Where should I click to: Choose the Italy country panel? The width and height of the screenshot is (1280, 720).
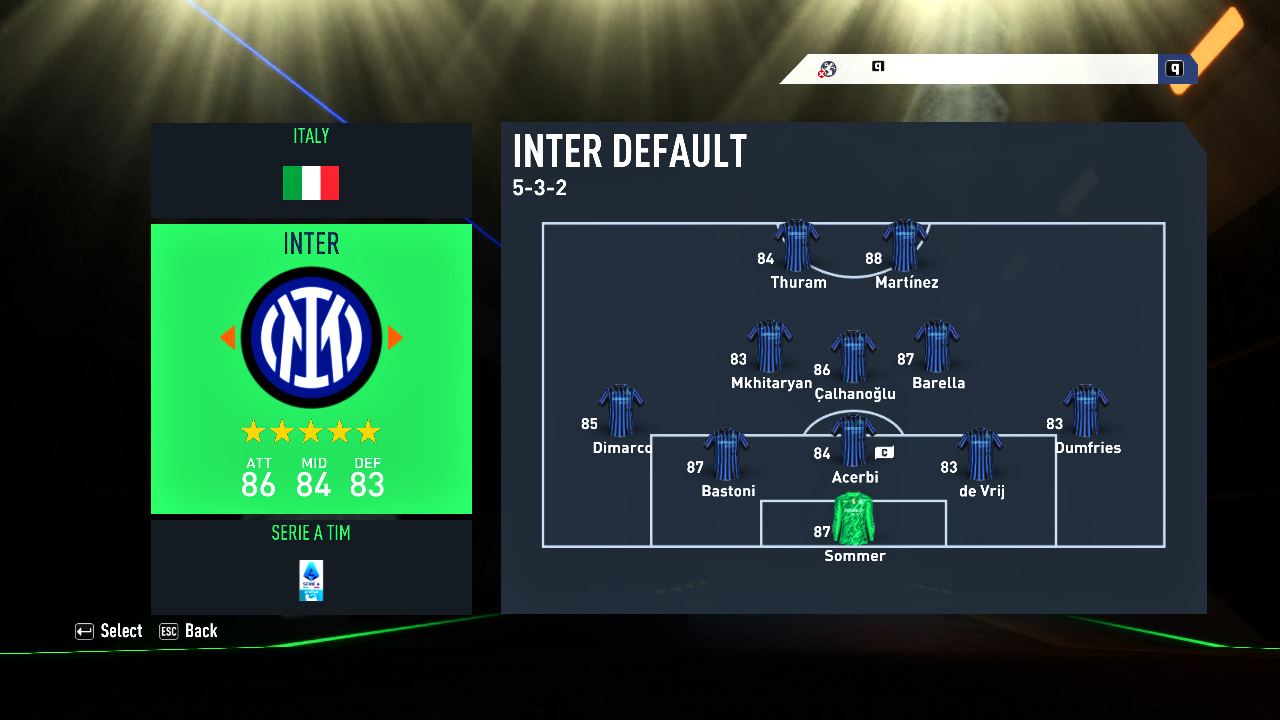(x=311, y=170)
